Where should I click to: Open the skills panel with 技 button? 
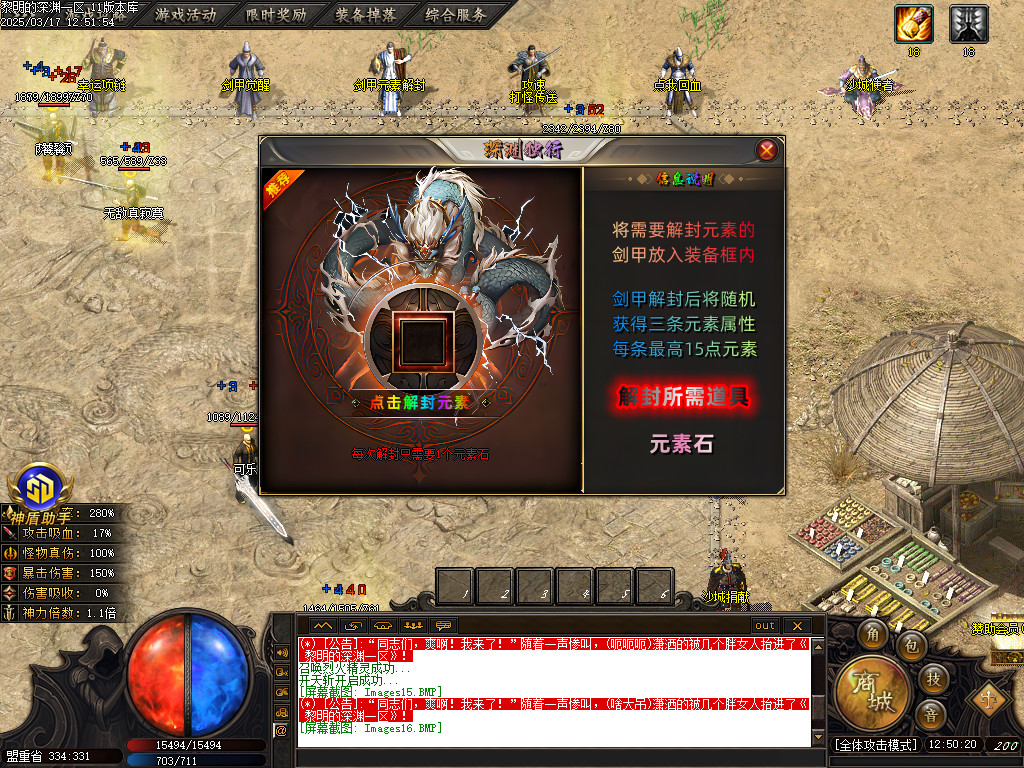pyautogui.click(x=932, y=679)
